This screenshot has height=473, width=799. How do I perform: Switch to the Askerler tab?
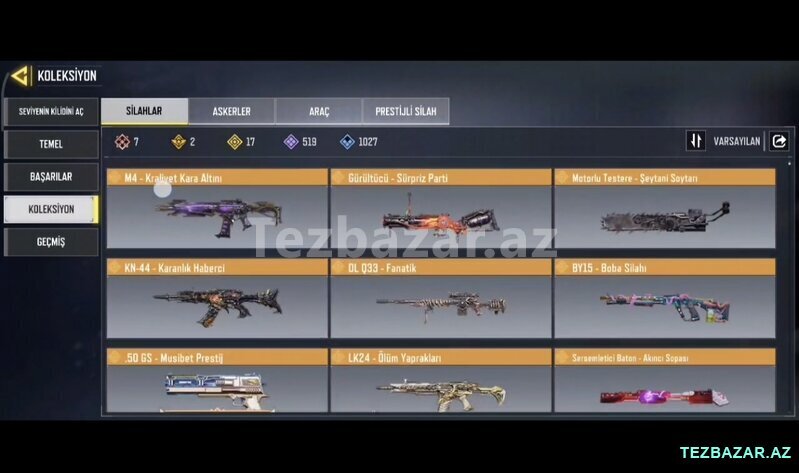[x=231, y=111]
